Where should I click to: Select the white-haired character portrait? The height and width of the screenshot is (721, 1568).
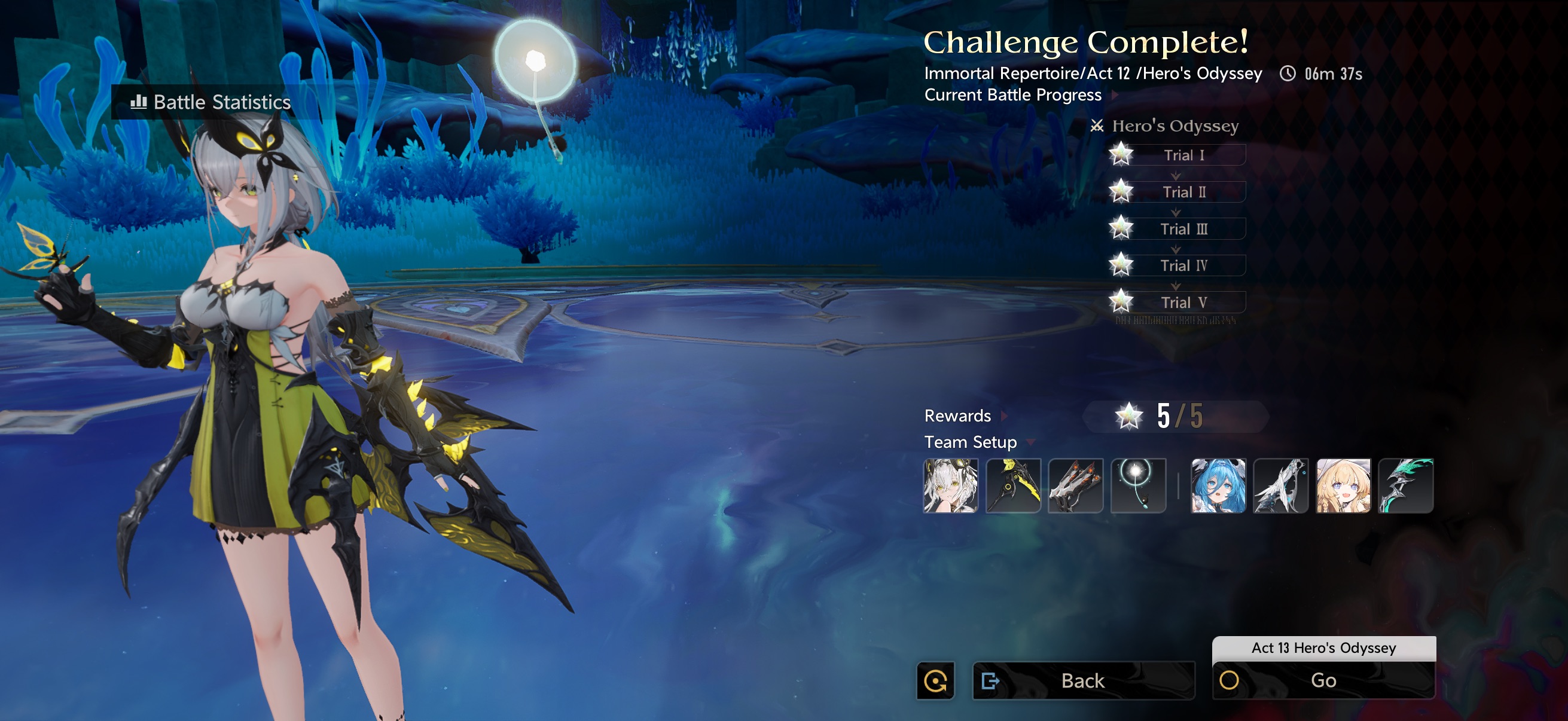click(x=951, y=485)
